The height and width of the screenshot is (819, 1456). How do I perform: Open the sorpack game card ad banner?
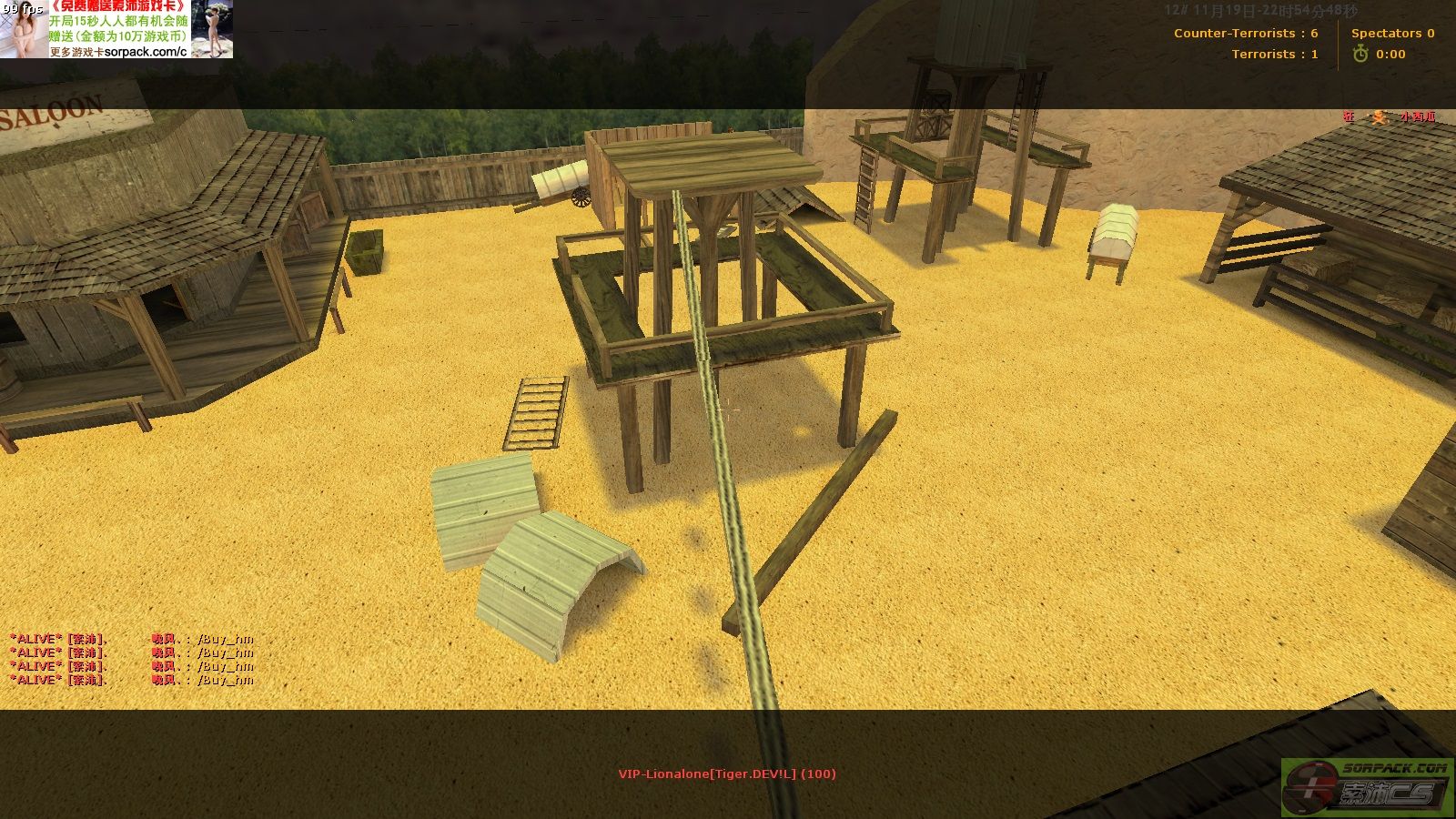[116, 29]
